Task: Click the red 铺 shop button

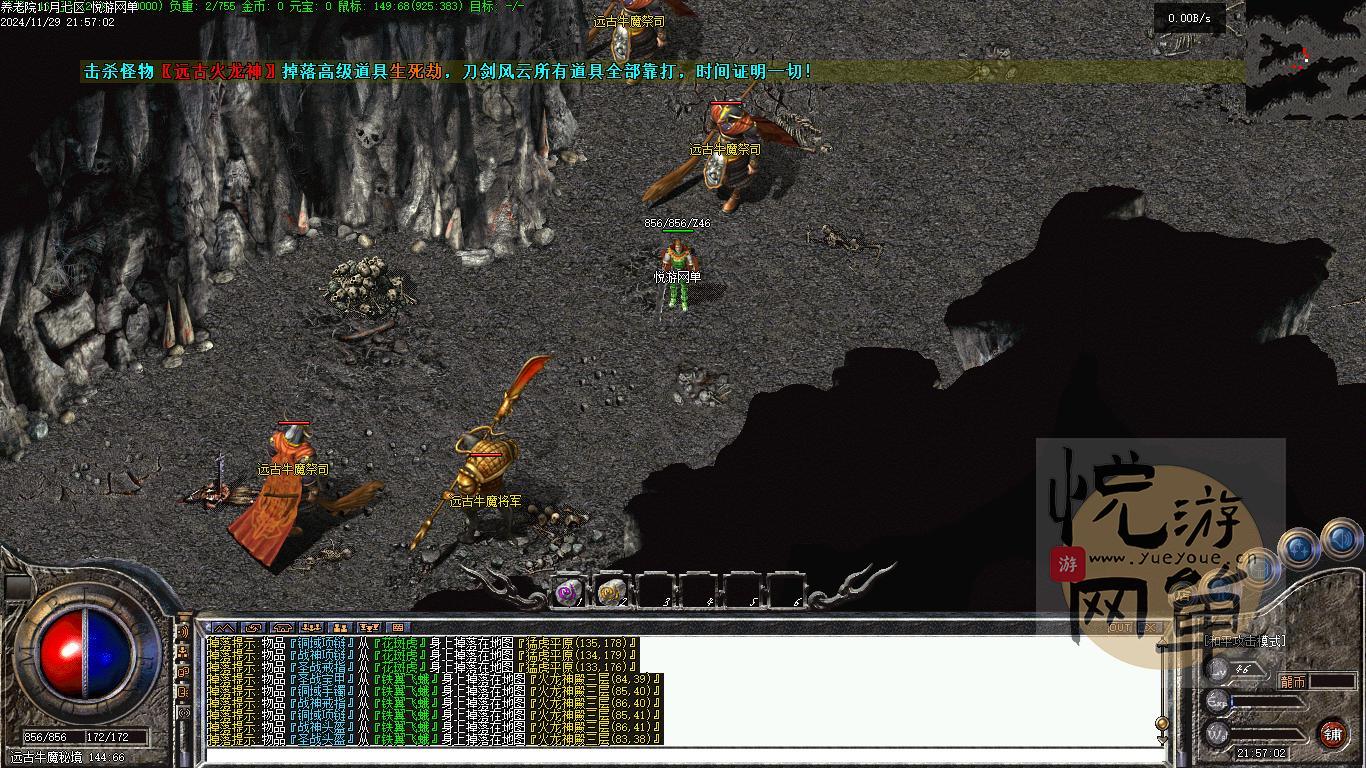Action: pos(1332,733)
